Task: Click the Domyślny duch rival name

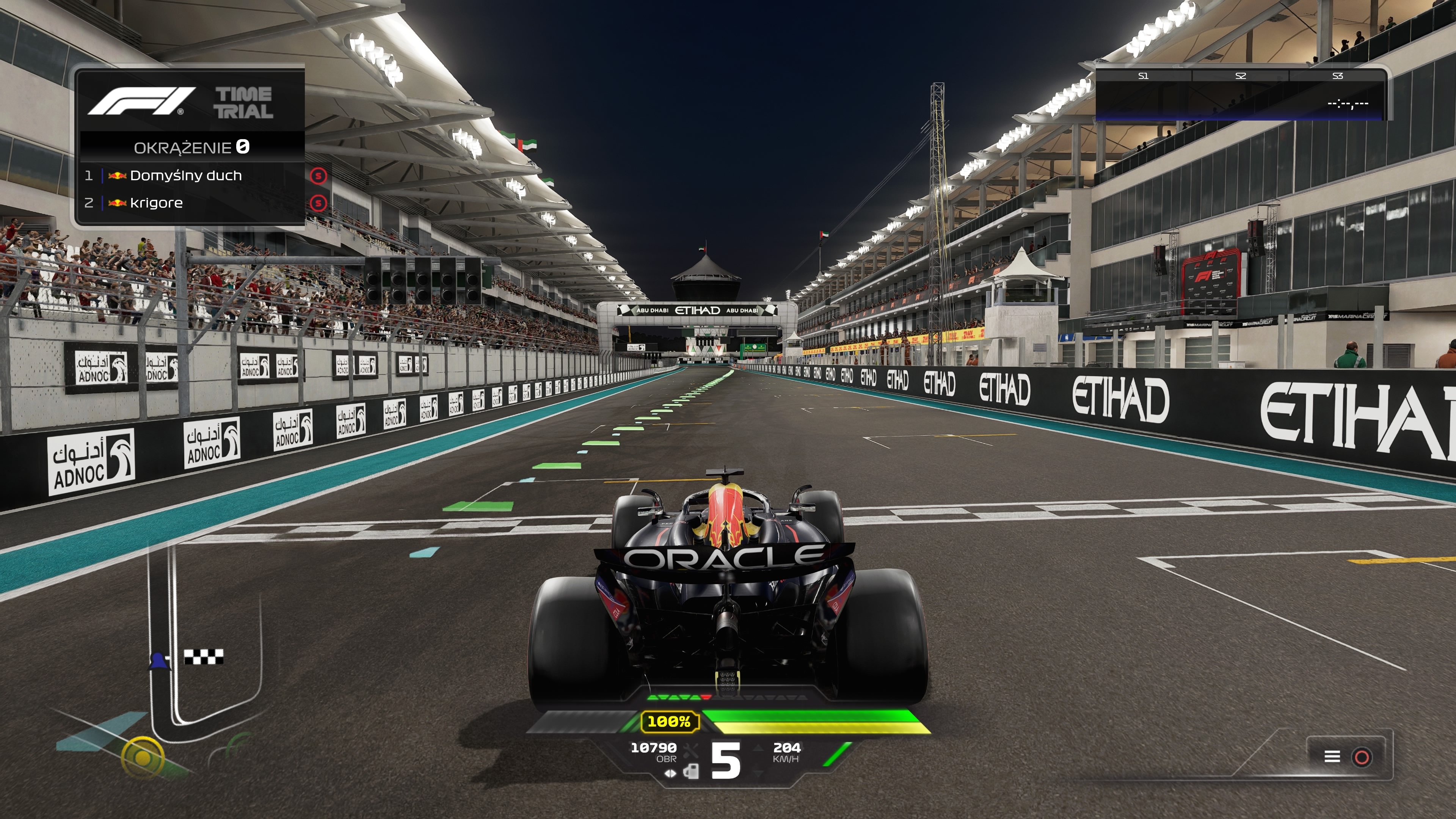Action: point(187,176)
